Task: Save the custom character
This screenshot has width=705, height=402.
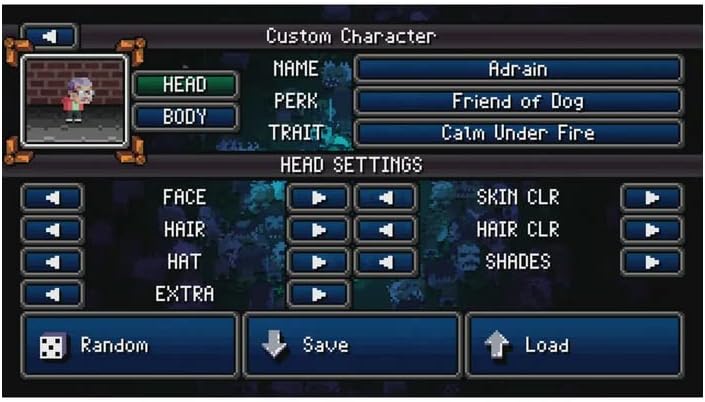Action: (x=351, y=345)
